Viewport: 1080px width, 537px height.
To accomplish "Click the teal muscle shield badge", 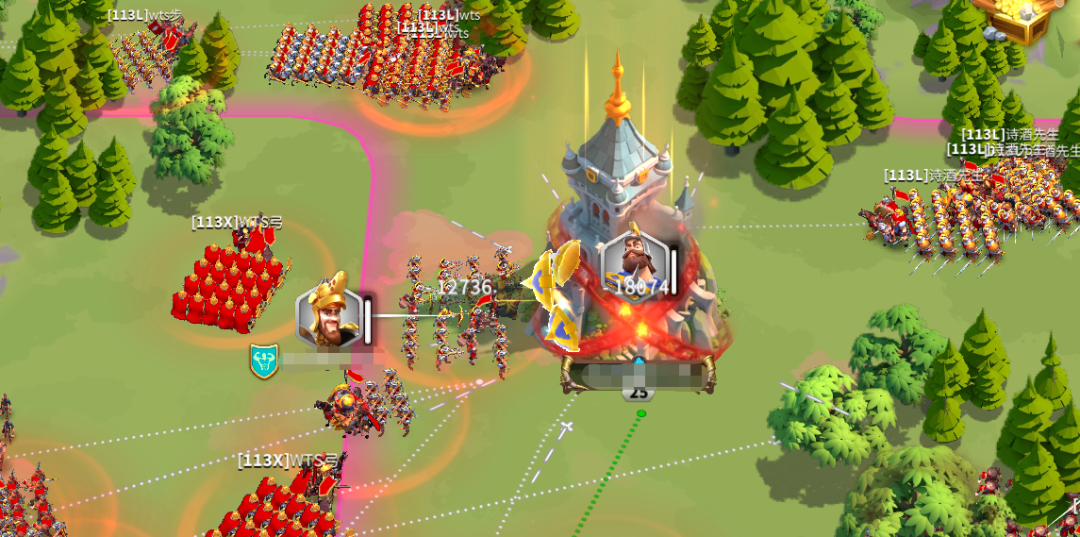I will coord(264,361).
